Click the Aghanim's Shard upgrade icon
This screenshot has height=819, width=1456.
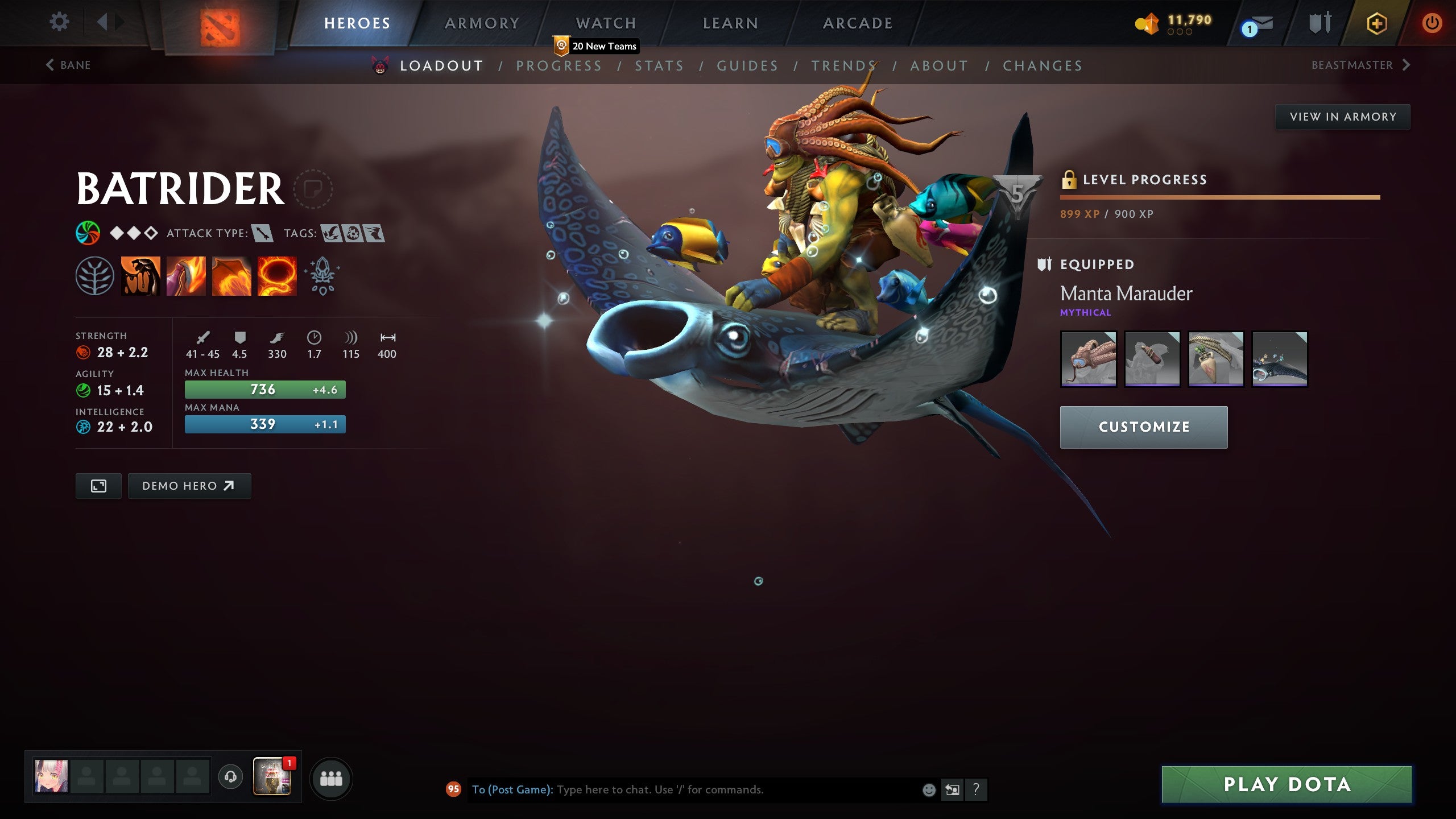[321, 276]
